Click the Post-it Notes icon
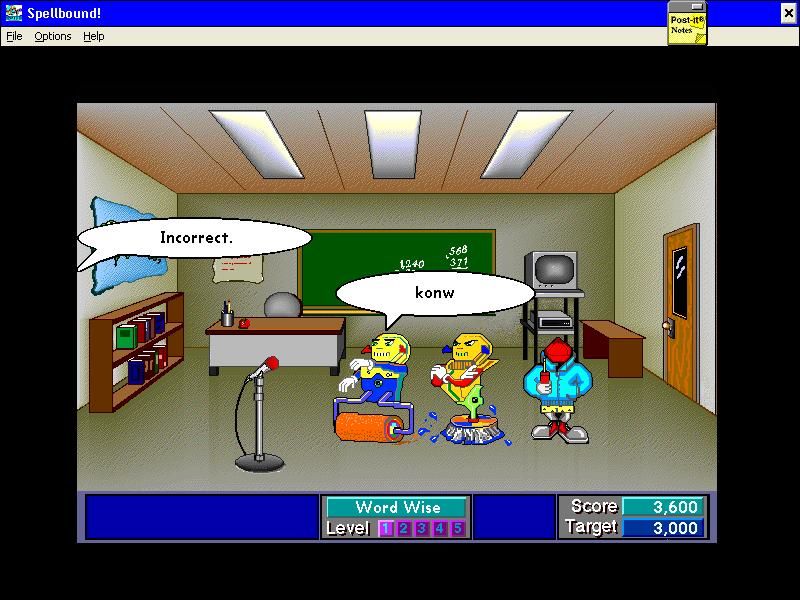Image resolution: width=800 pixels, height=600 pixels. click(x=687, y=24)
